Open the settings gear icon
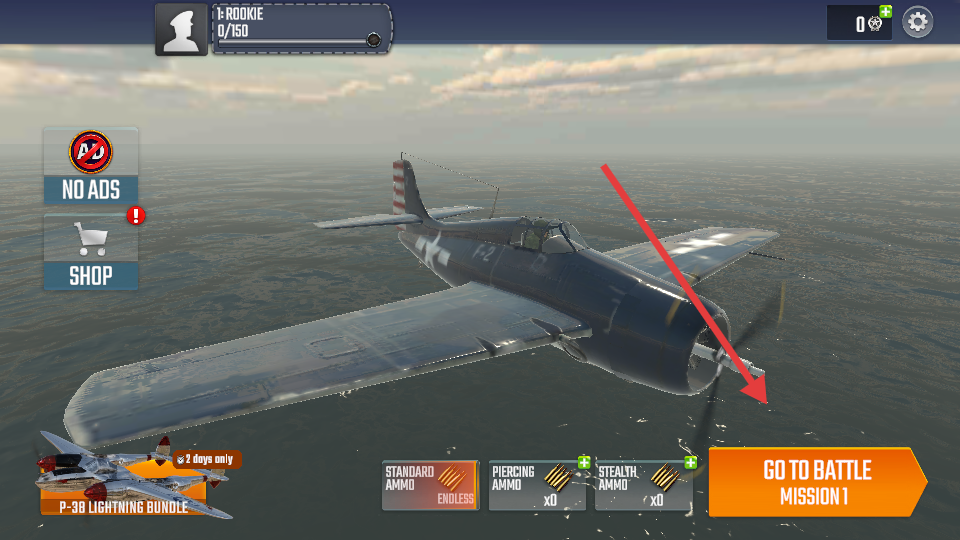The width and height of the screenshot is (960, 540). pyautogui.click(x=918, y=22)
